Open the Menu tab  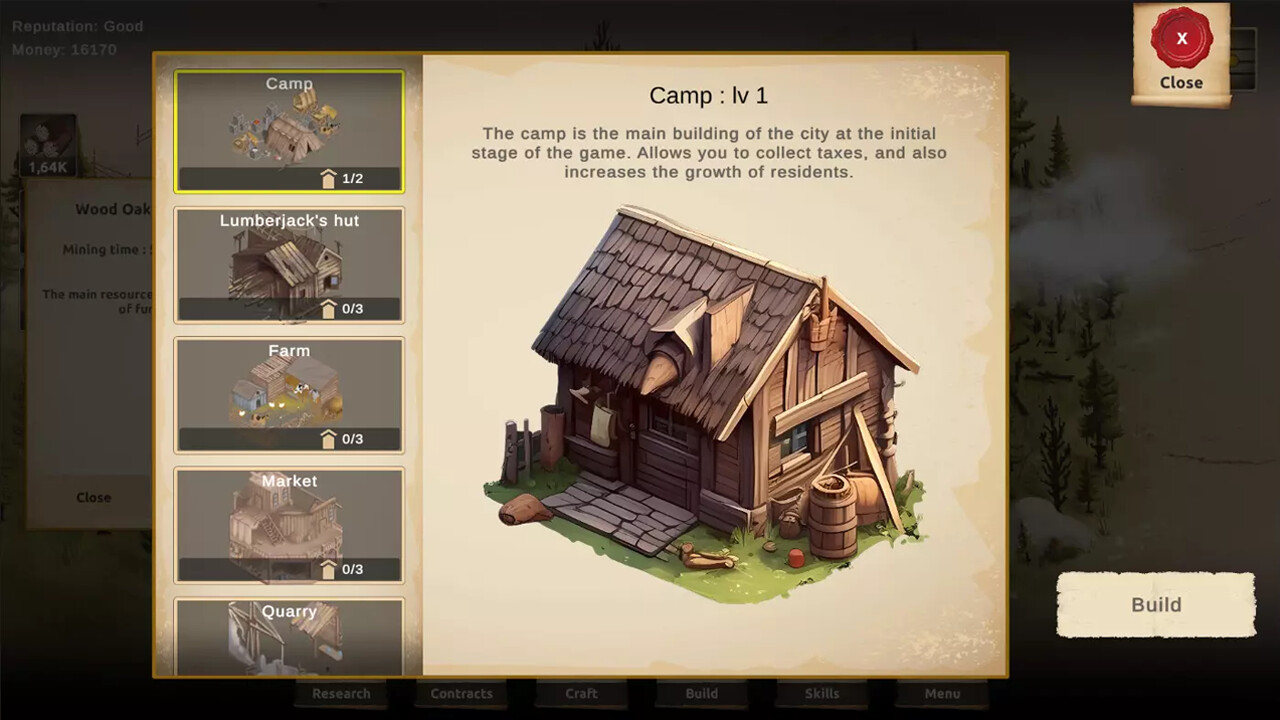[x=941, y=693]
